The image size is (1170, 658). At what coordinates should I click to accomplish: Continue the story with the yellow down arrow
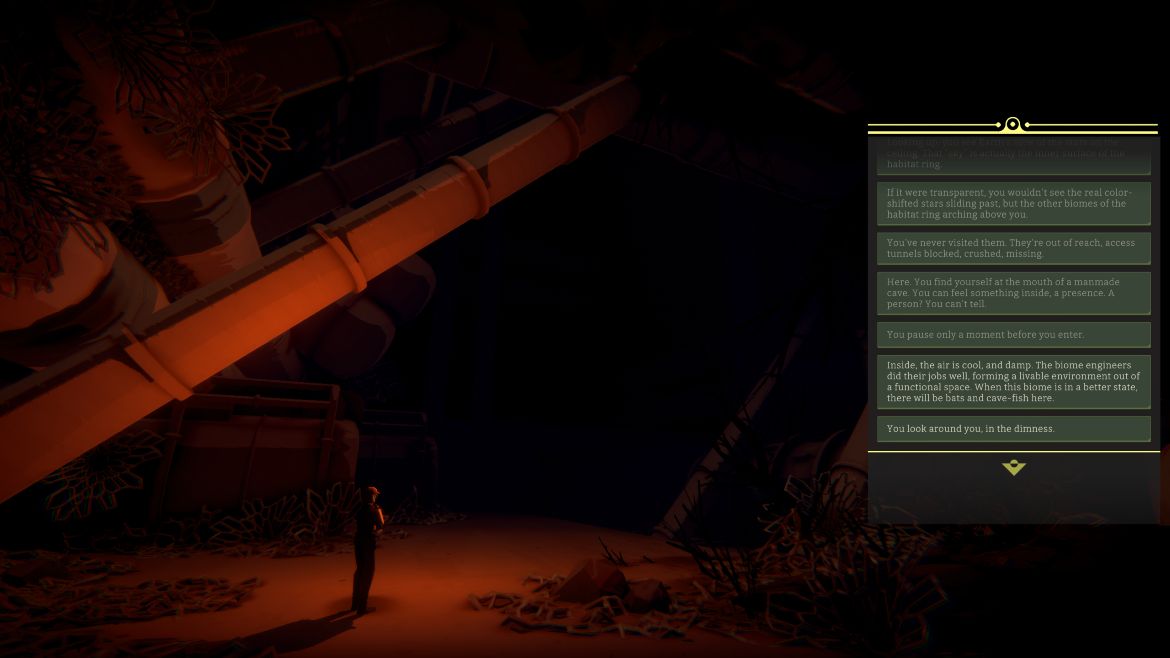[1013, 467]
